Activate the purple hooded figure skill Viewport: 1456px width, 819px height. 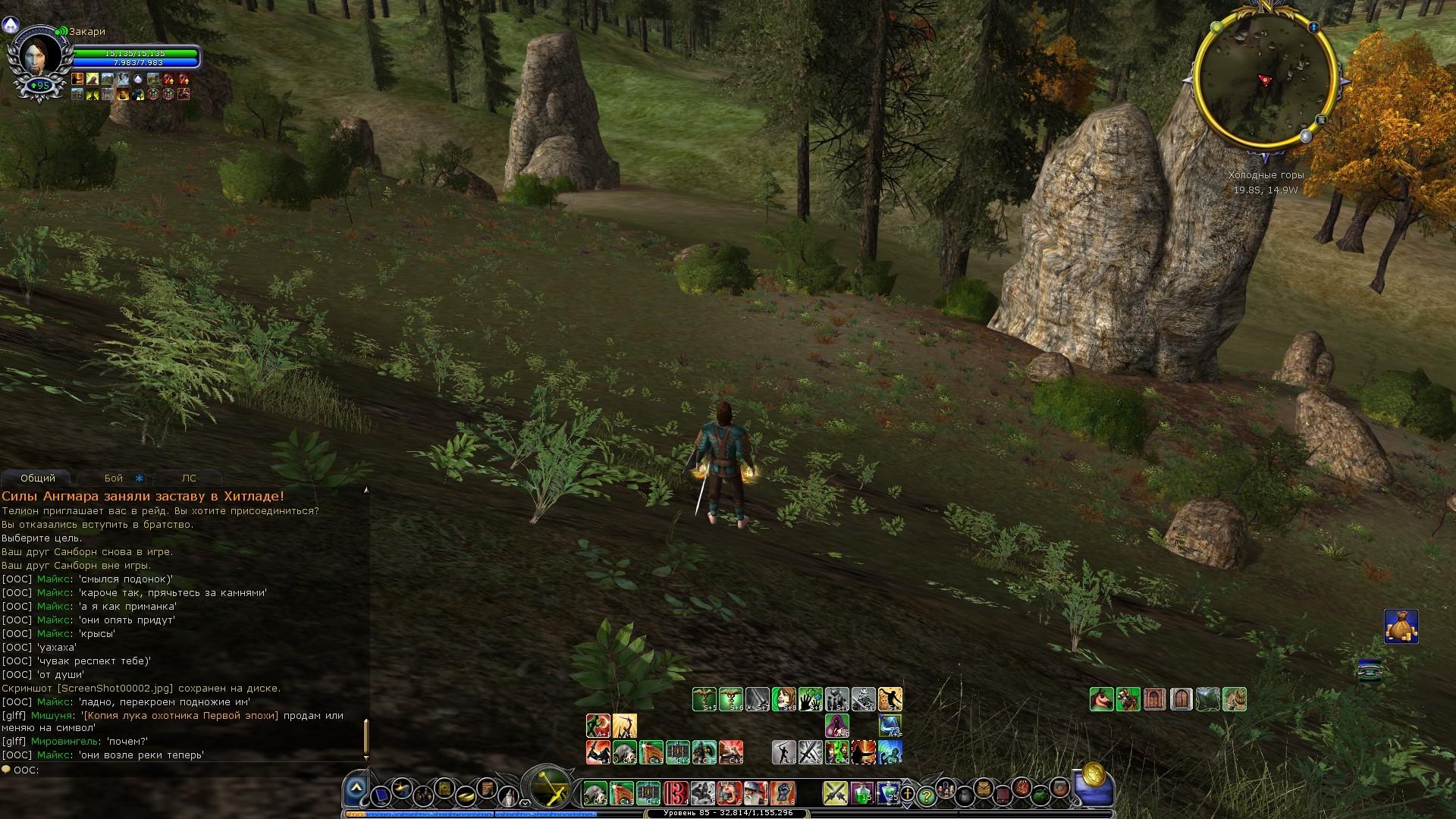coord(836,726)
